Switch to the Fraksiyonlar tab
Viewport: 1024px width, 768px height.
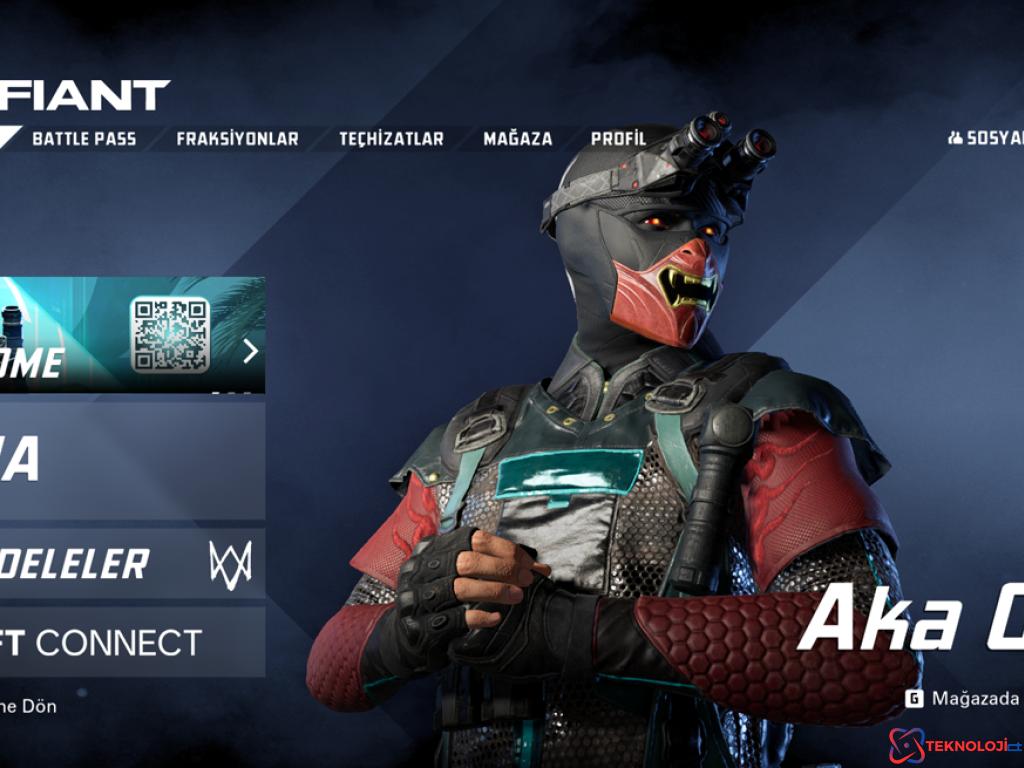237,139
